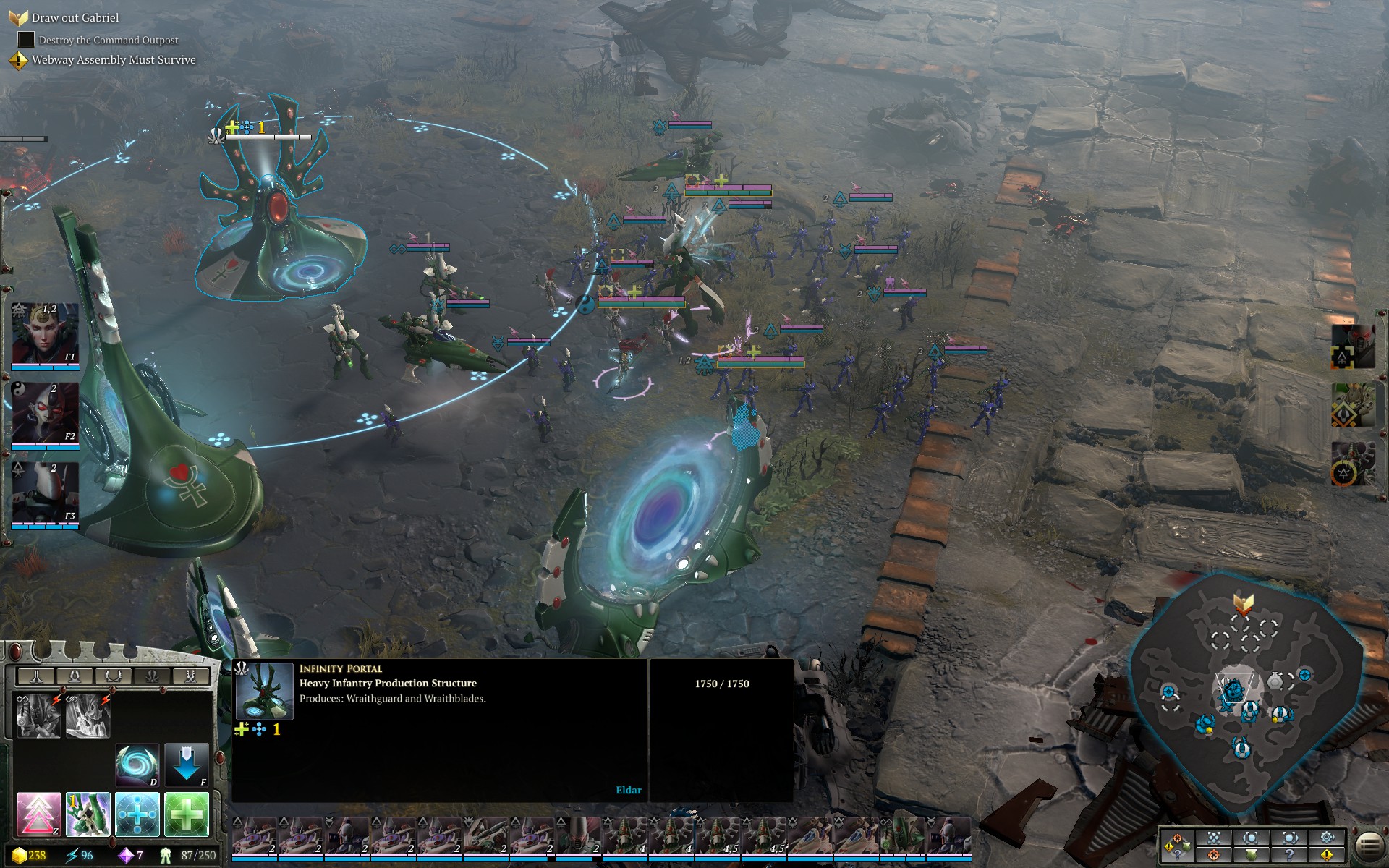Image resolution: width=1389 pixels, height=868 pixels.
Task: Queue the greyed-out Wraithblades unit
Action: tap(88, 715)
